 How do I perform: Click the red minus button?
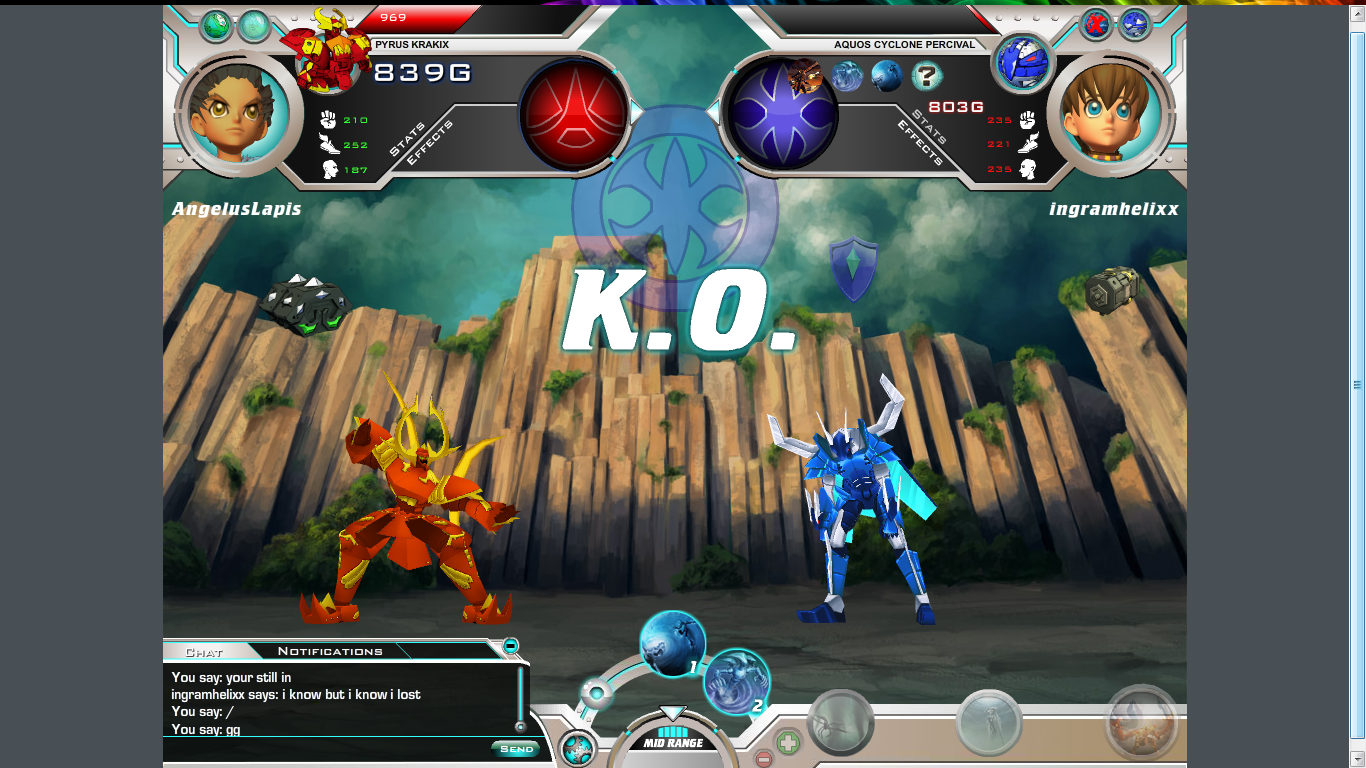point(763,758)
